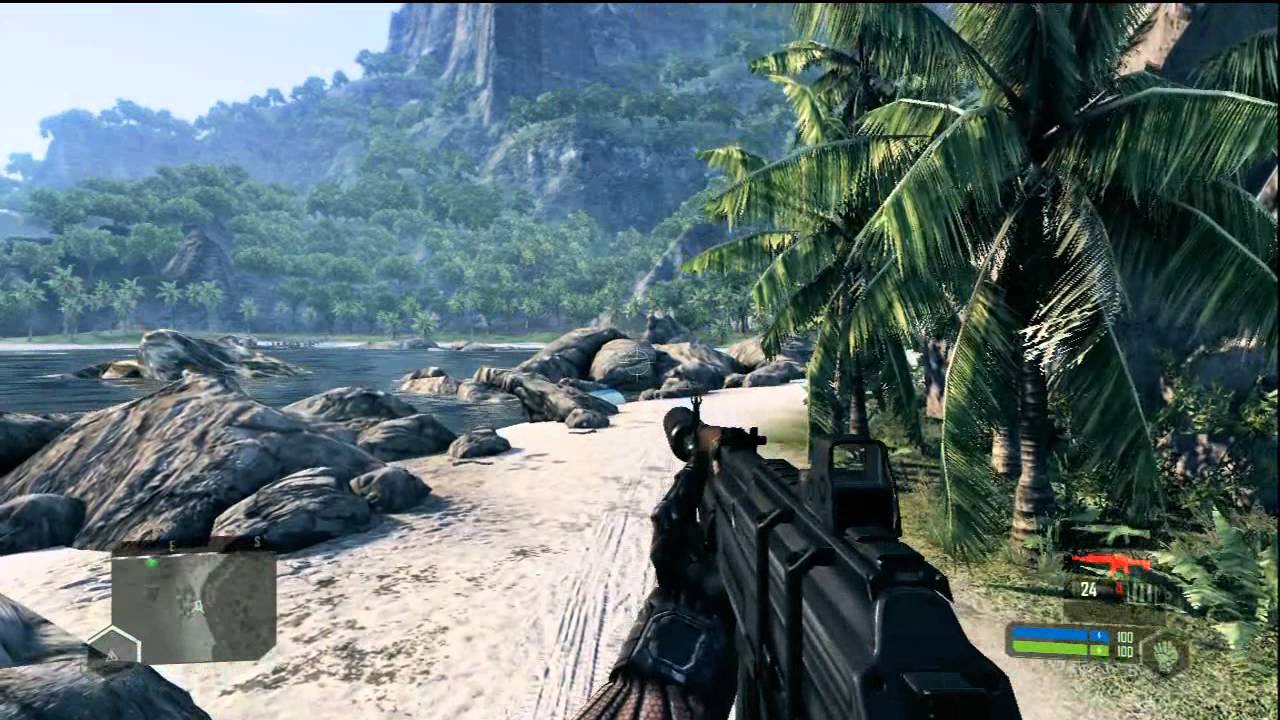Click the player arrow marker on the minimap
1280x720 pixels.
pyautogui.click(x=196, y=607)
